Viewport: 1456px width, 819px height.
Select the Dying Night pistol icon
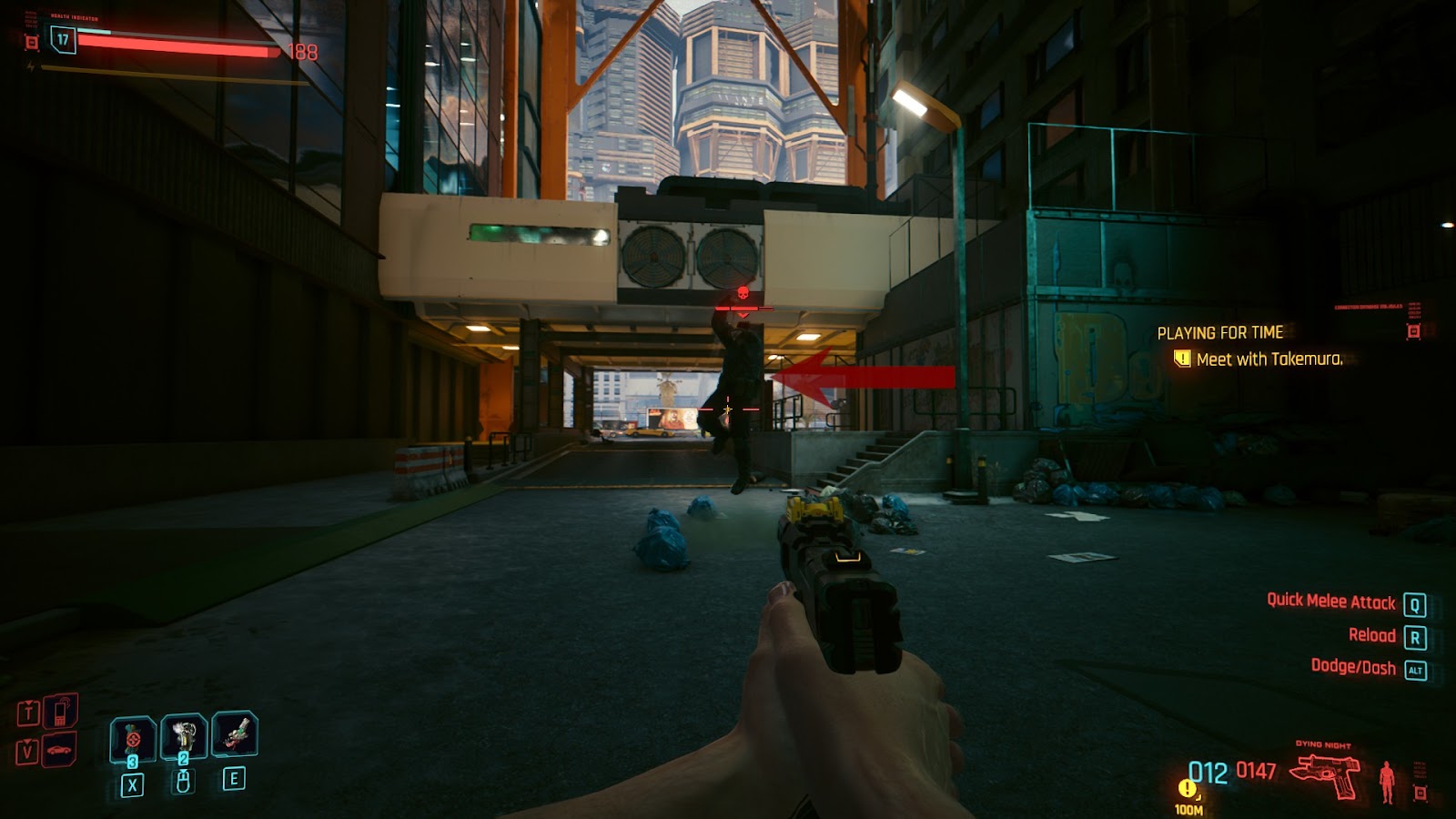[1325, 772]
